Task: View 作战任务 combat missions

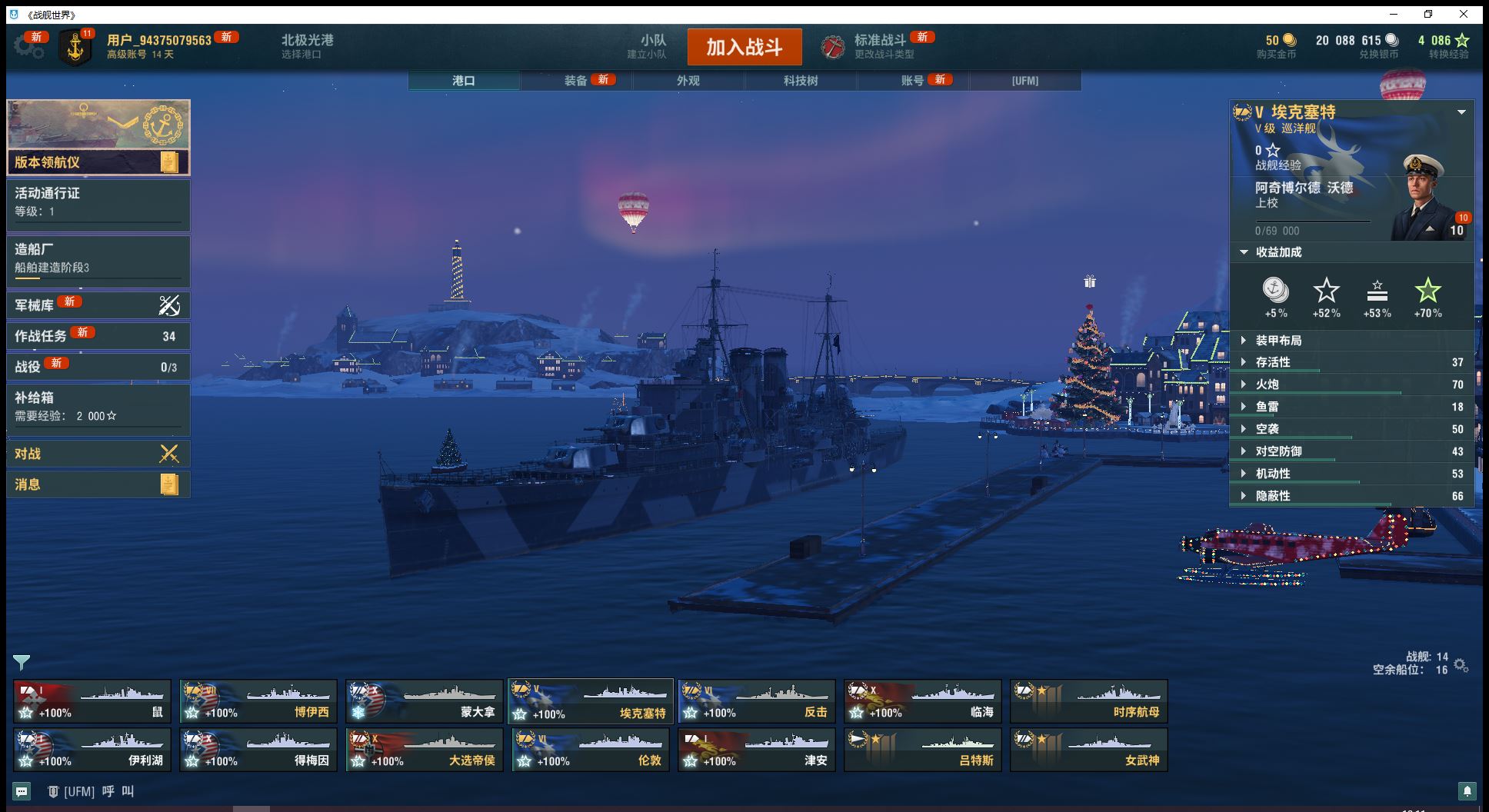Action: [98, 336]
